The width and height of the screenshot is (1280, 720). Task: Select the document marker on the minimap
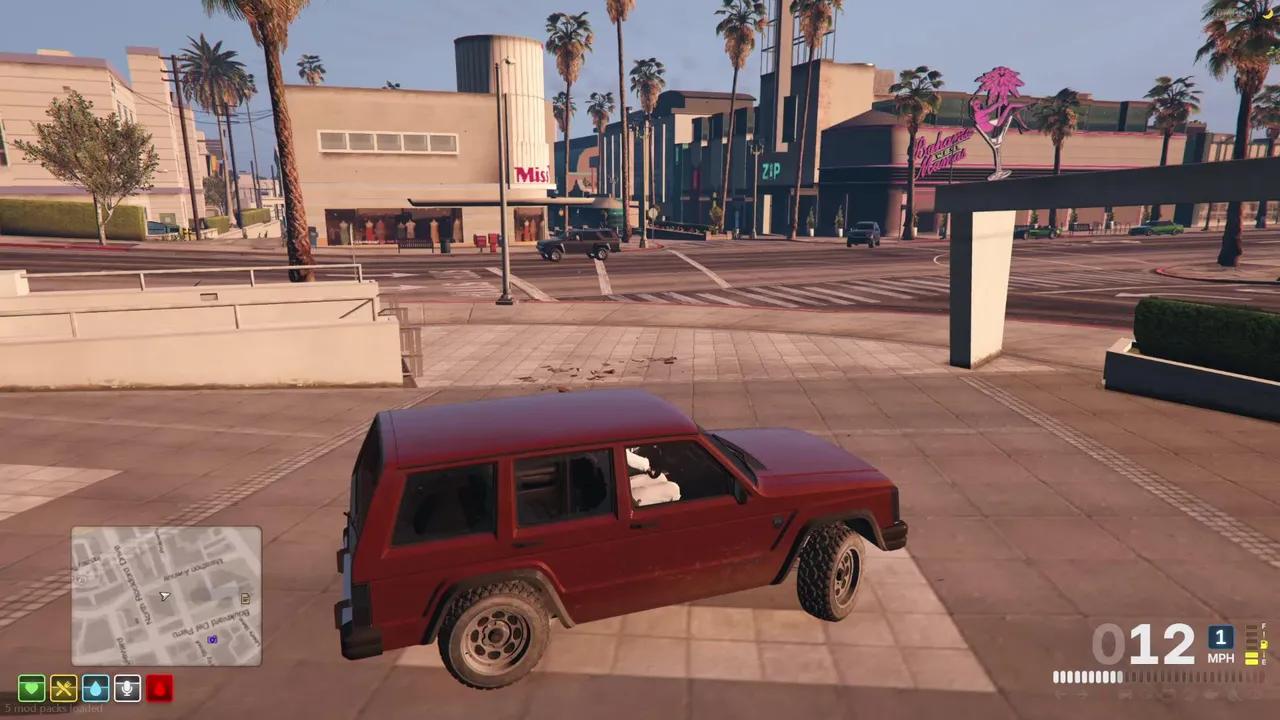tap(245, 599)
